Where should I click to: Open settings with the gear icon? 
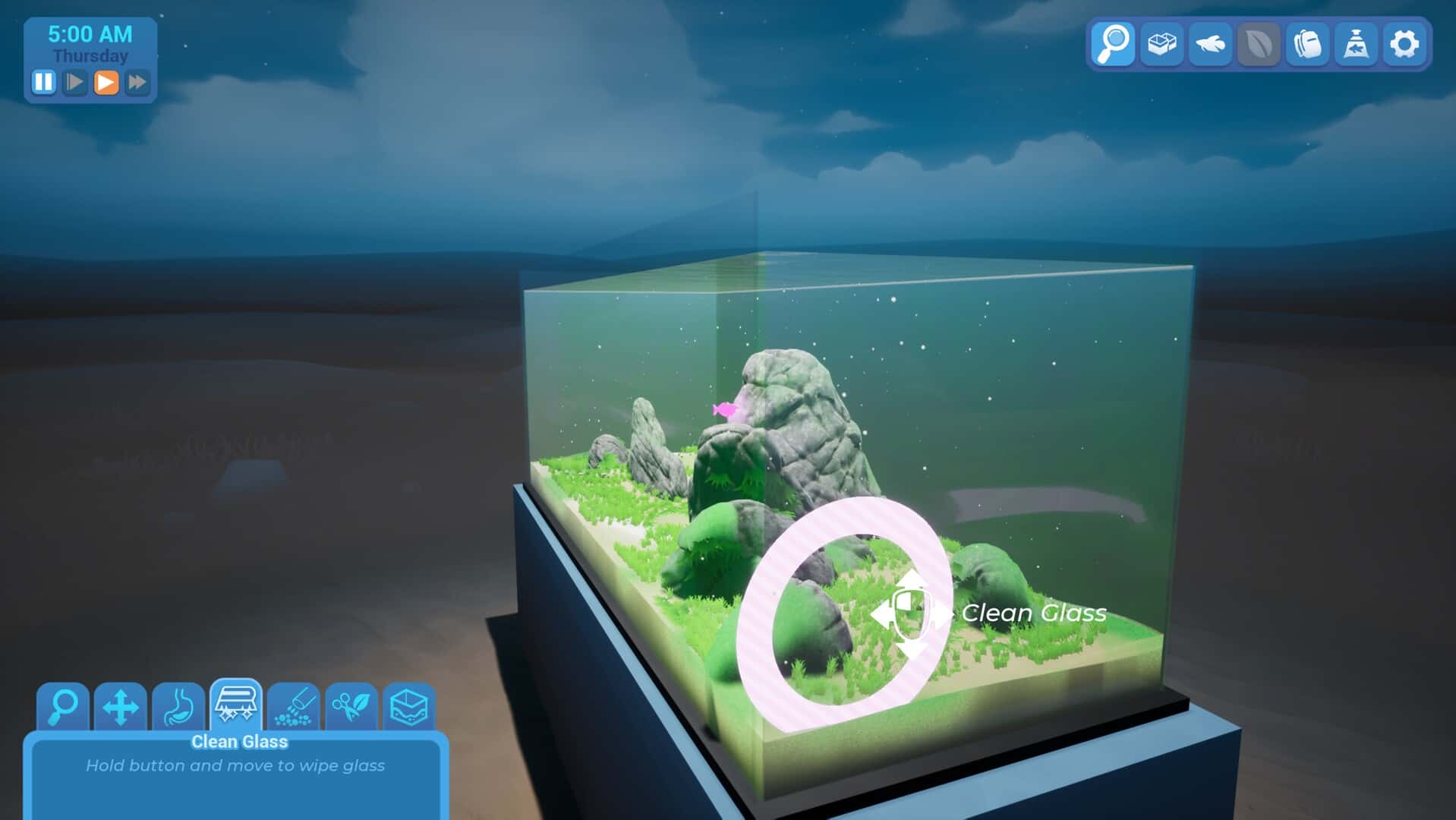pyautogui.click(x=1404, y=44)
